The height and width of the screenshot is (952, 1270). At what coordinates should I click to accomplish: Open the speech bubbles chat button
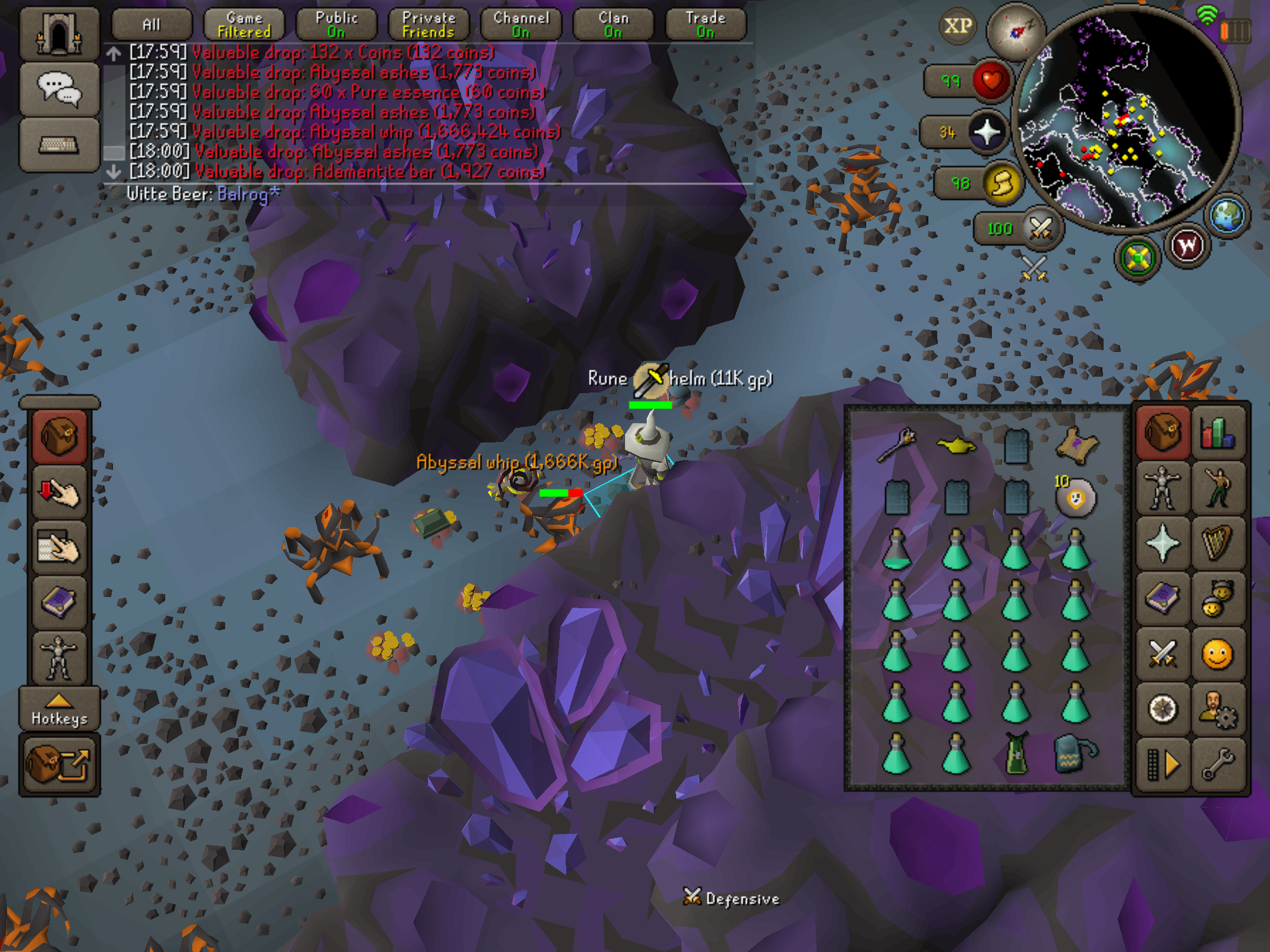(59, 89)
